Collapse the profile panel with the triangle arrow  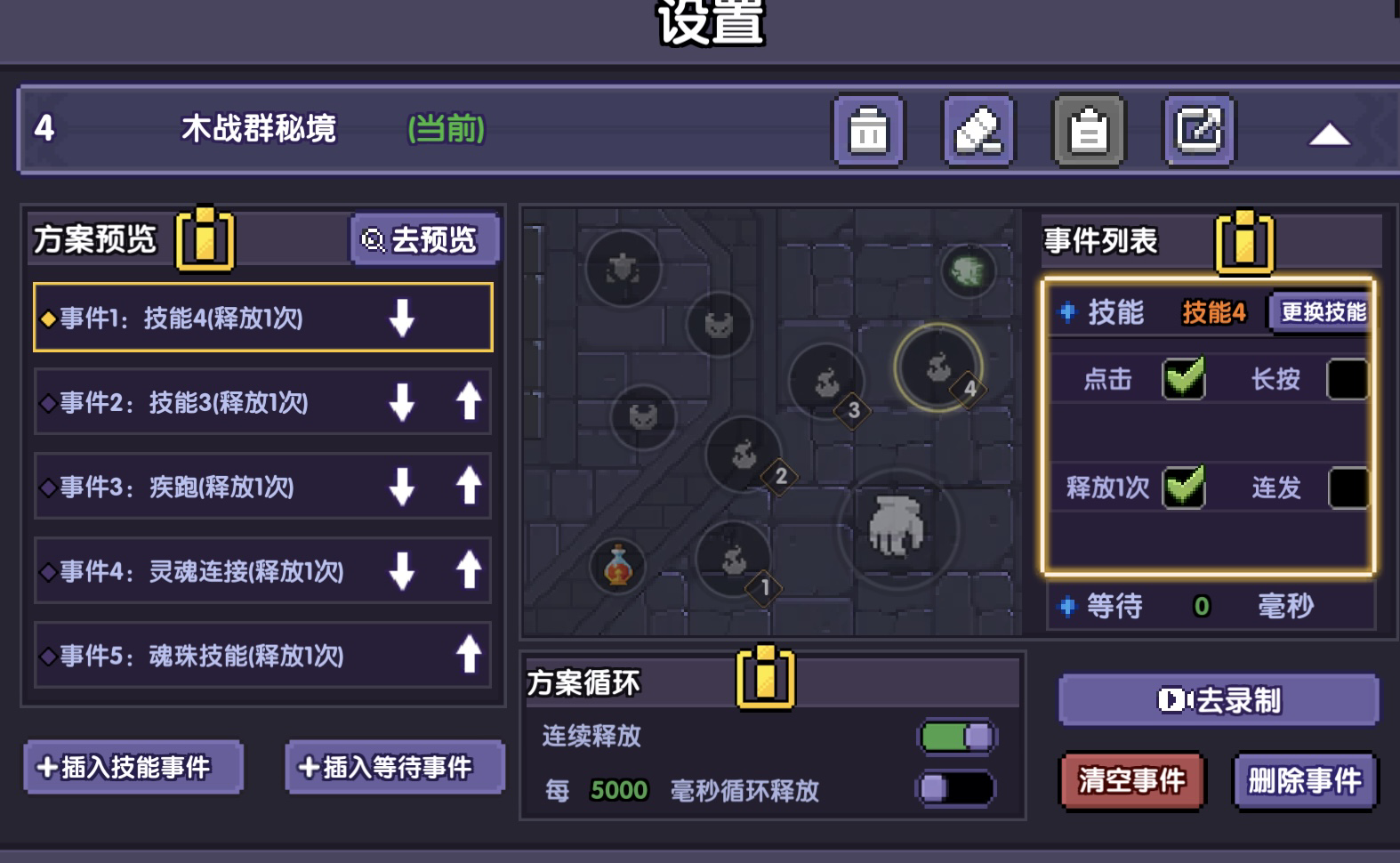(1329, 133)
